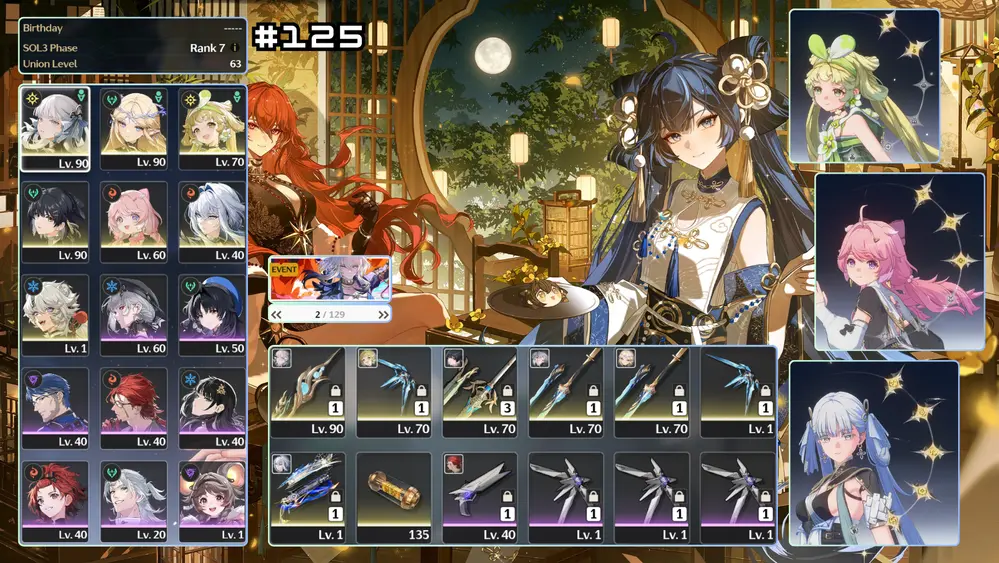Open the EVENT banner thumbnail

(x=329, y=279)
